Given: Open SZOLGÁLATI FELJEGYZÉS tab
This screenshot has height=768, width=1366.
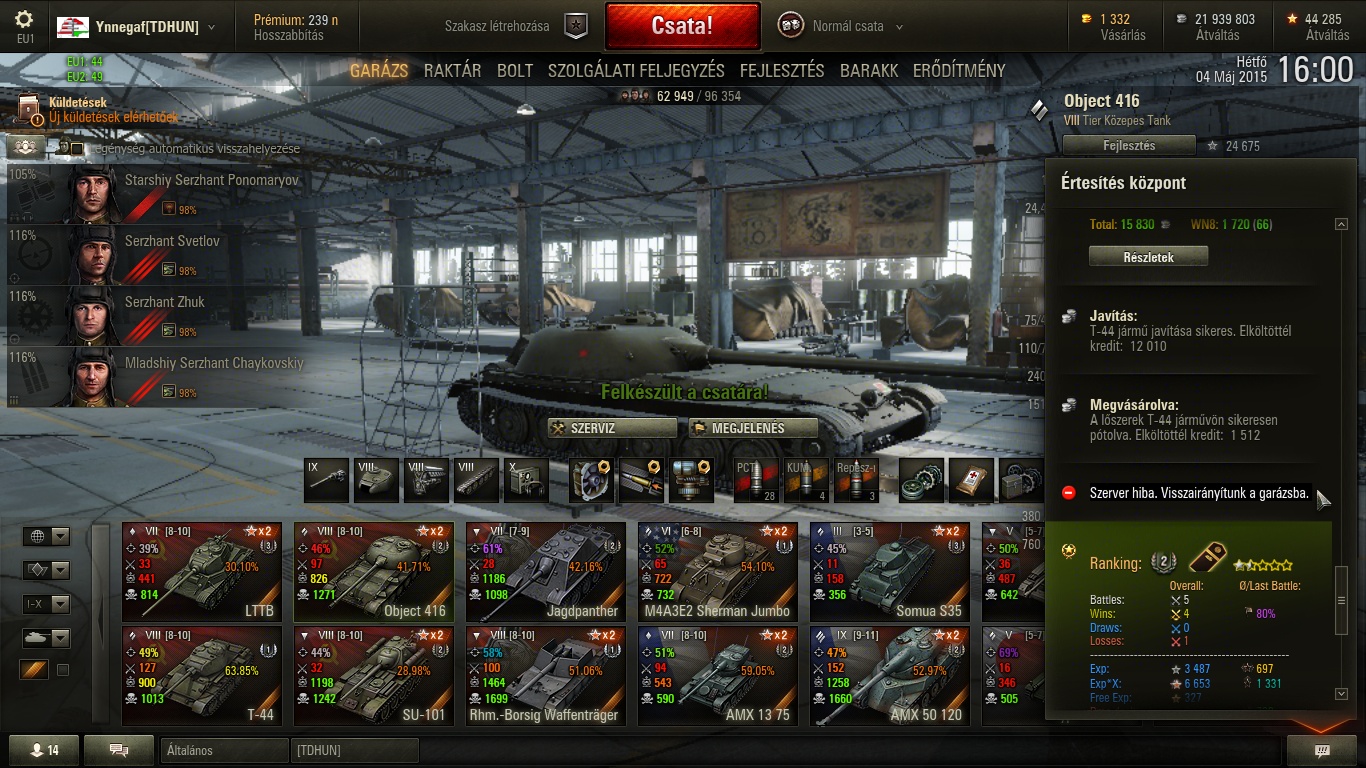Looking at the screenshot, I should pyautogui.click(x=636, y=71).
